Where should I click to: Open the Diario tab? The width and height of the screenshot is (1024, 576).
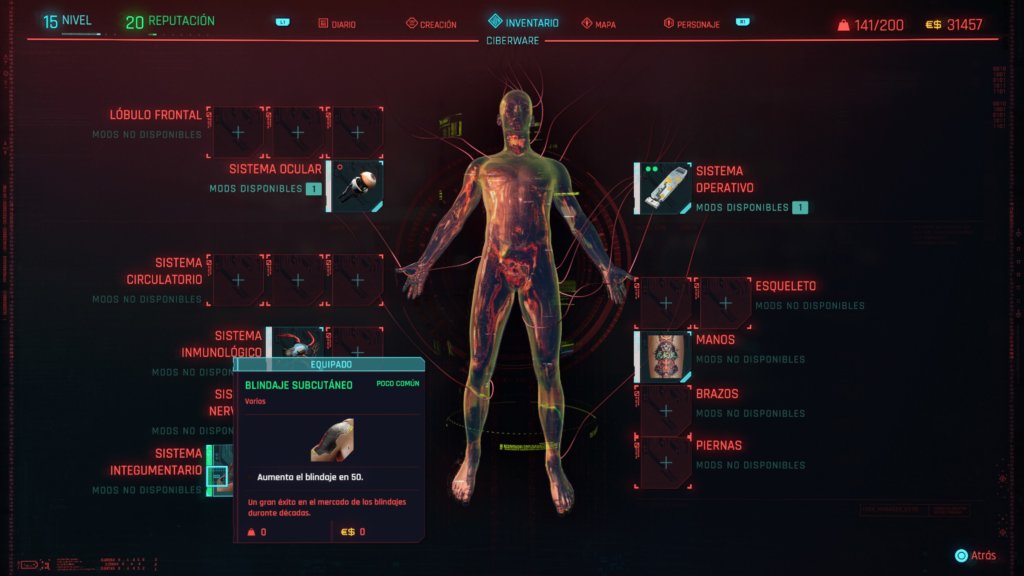338,23
